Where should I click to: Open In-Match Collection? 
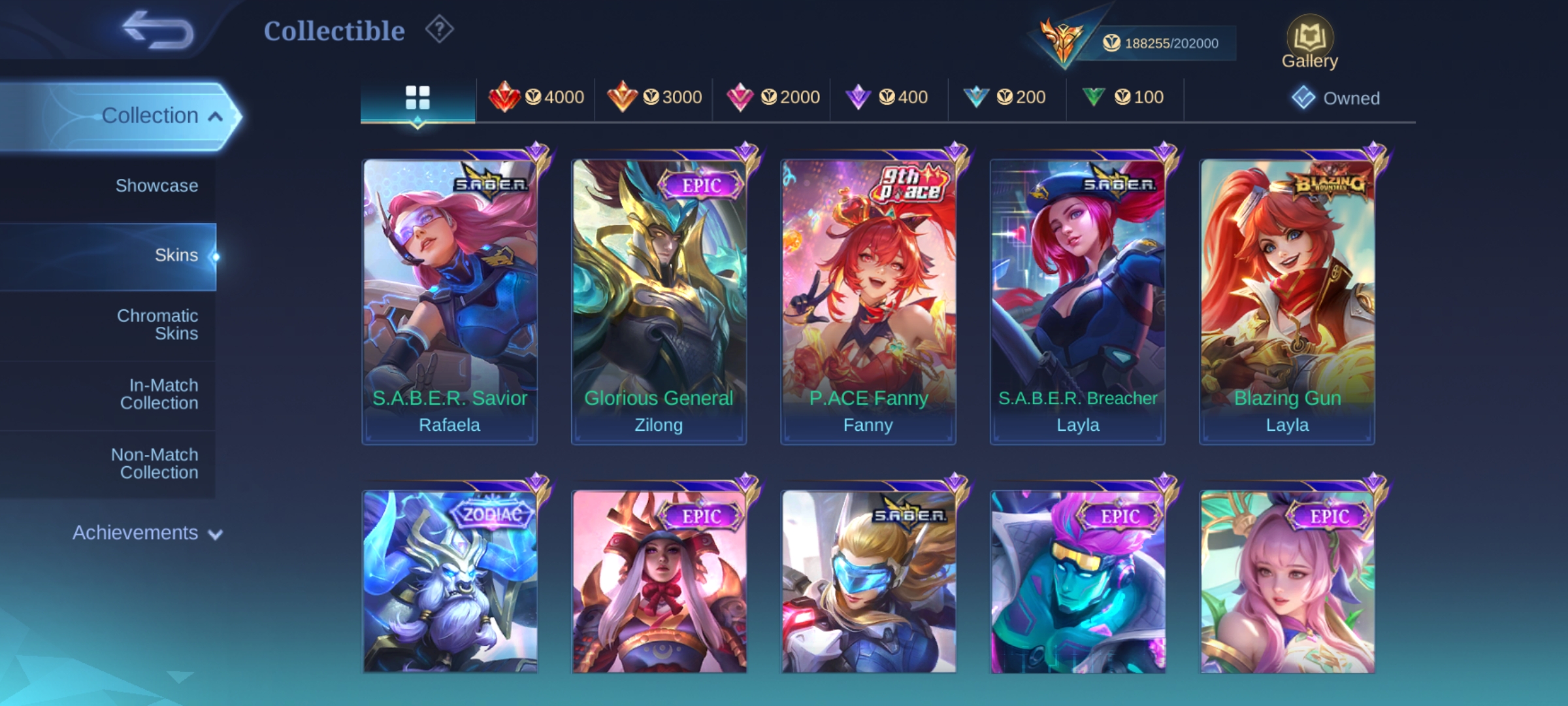pyautogui.click(x=159, y=394)
